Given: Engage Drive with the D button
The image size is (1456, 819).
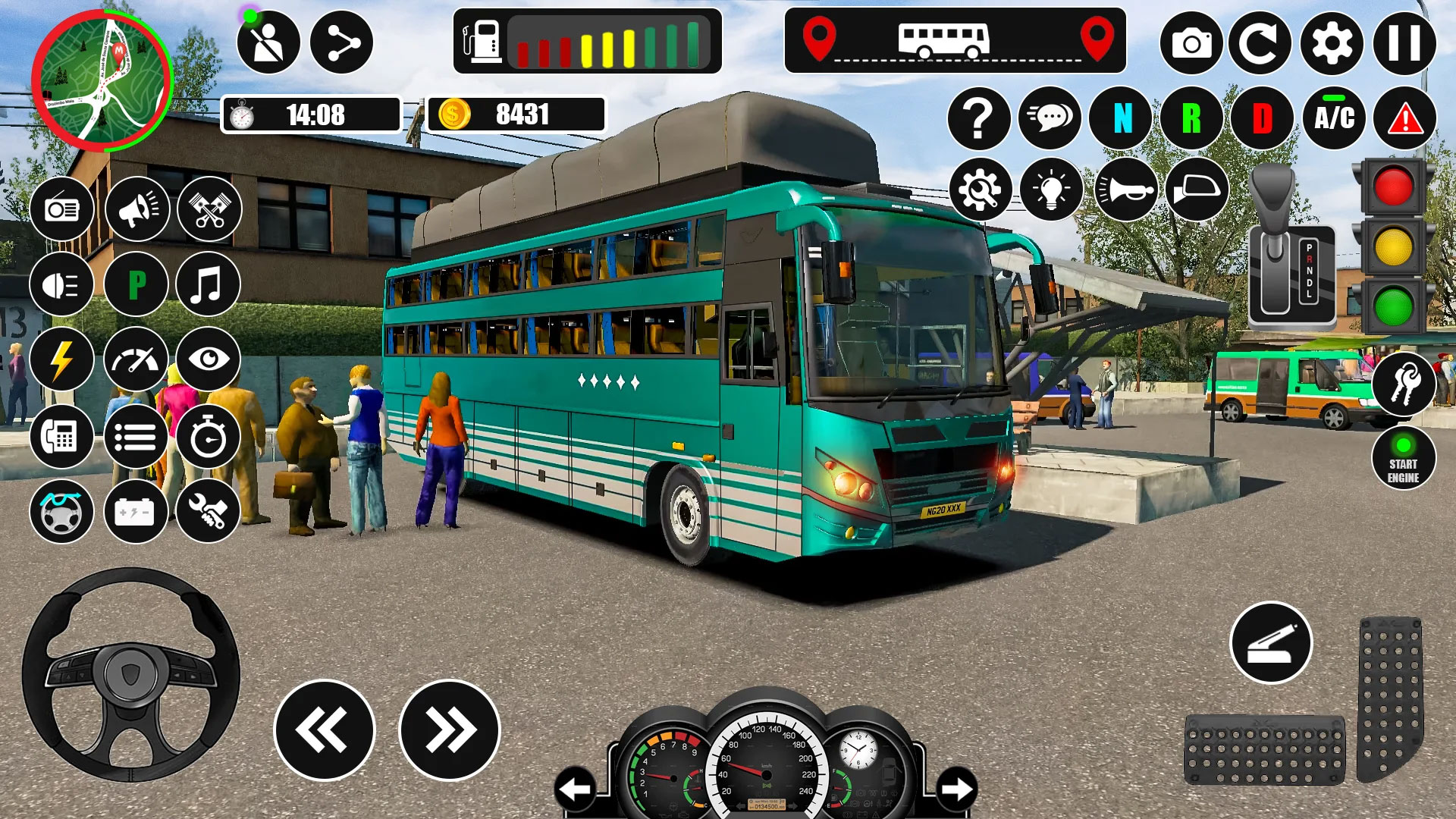Looking at the screenshot, I should [x=1262, y=118].
